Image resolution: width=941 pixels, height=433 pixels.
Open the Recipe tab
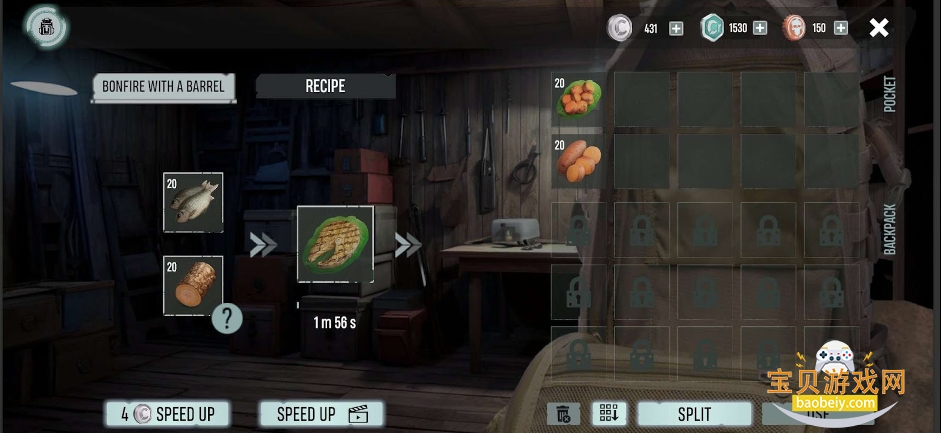click(325, 86)
